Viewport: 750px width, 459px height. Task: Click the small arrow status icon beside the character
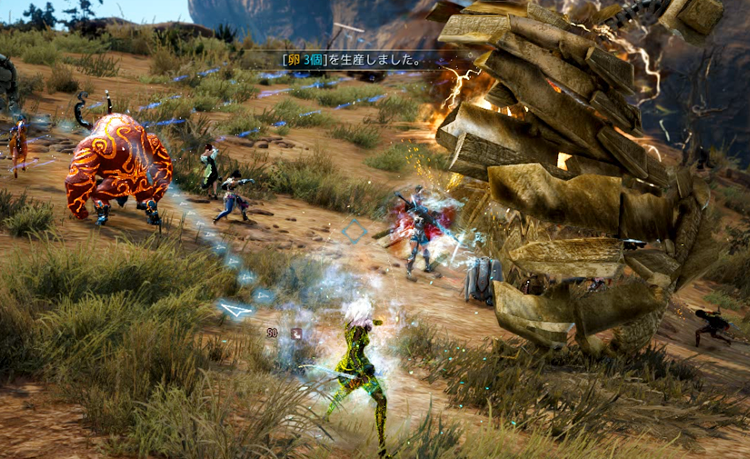tap(296, 333)
